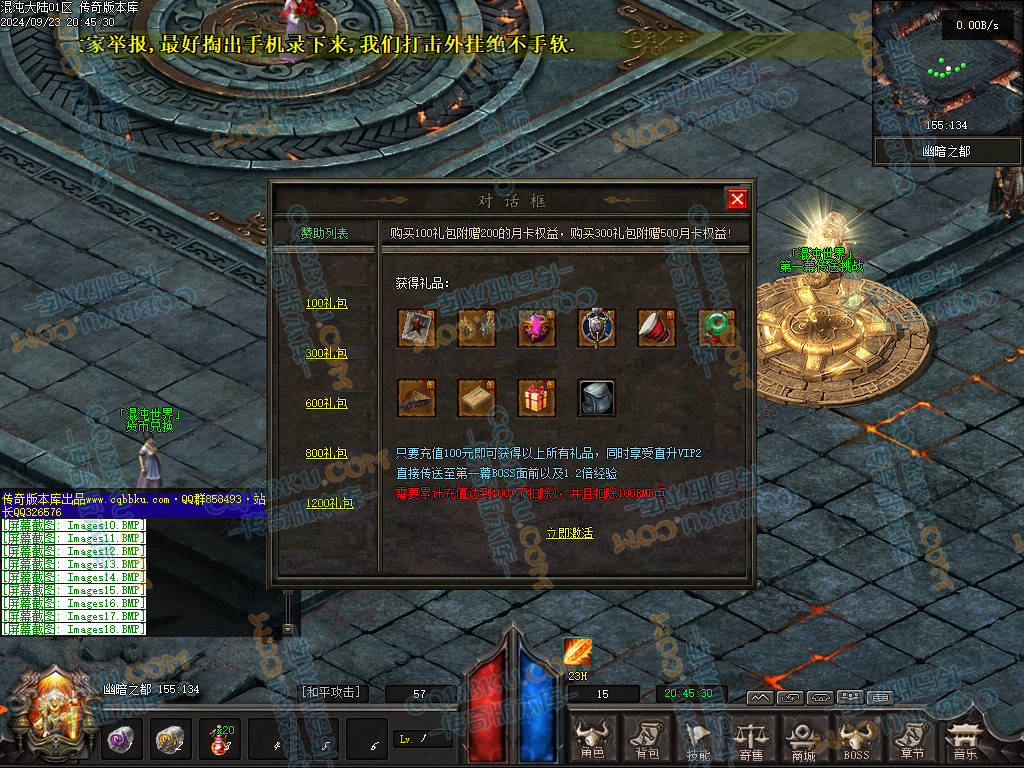Select the green jade ring gift
1024x768 pixels.
(x=717, y=327)
